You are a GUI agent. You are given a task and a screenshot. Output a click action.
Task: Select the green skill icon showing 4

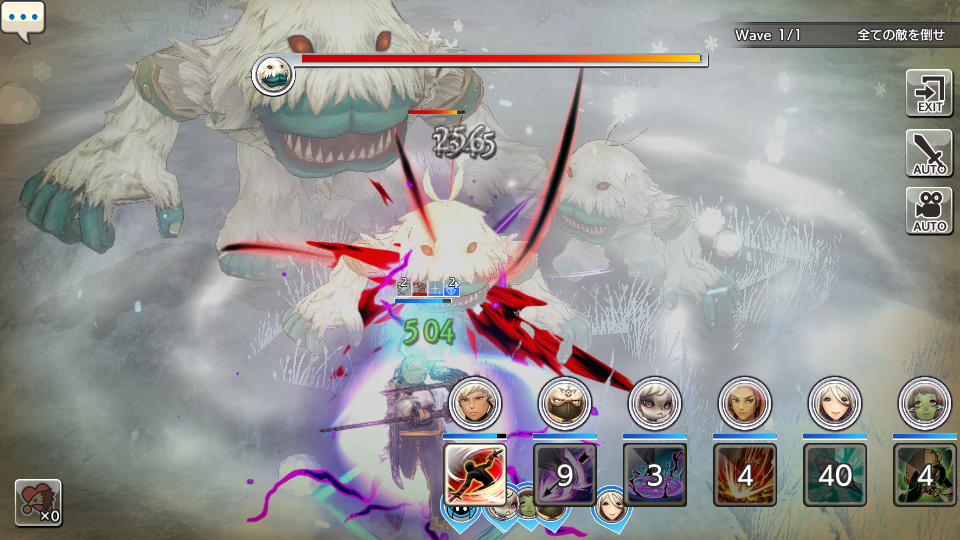click(x=925, y=474)
